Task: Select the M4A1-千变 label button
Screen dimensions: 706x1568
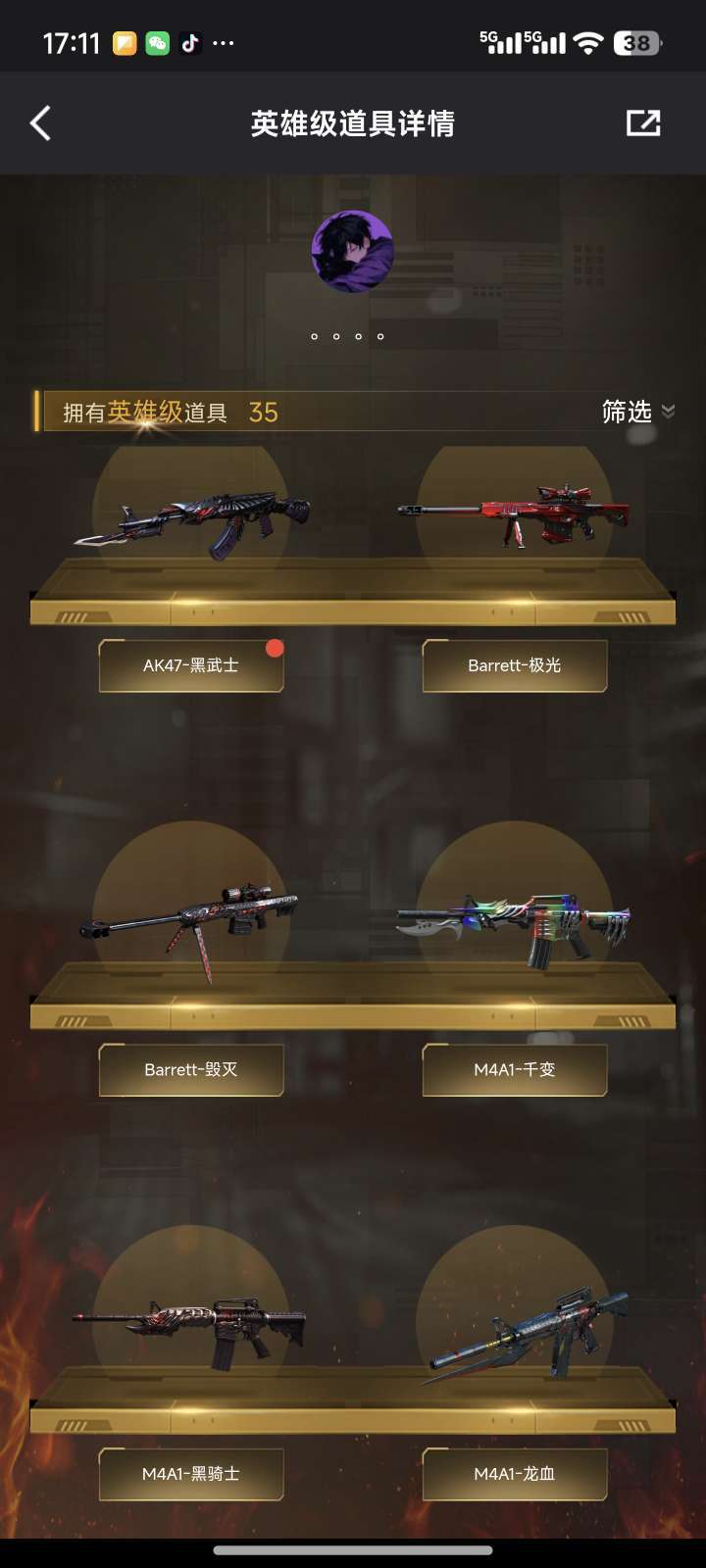Action: (515, 1069)
